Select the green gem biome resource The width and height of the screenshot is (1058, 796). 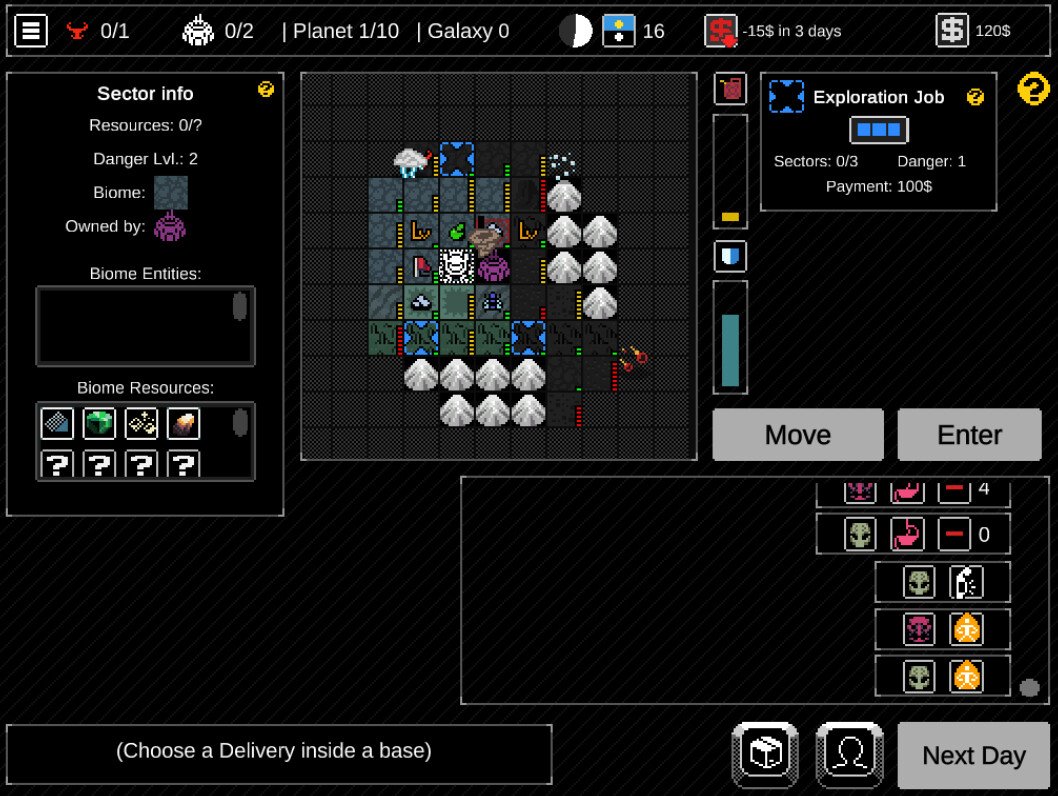[x=99, y=424]
